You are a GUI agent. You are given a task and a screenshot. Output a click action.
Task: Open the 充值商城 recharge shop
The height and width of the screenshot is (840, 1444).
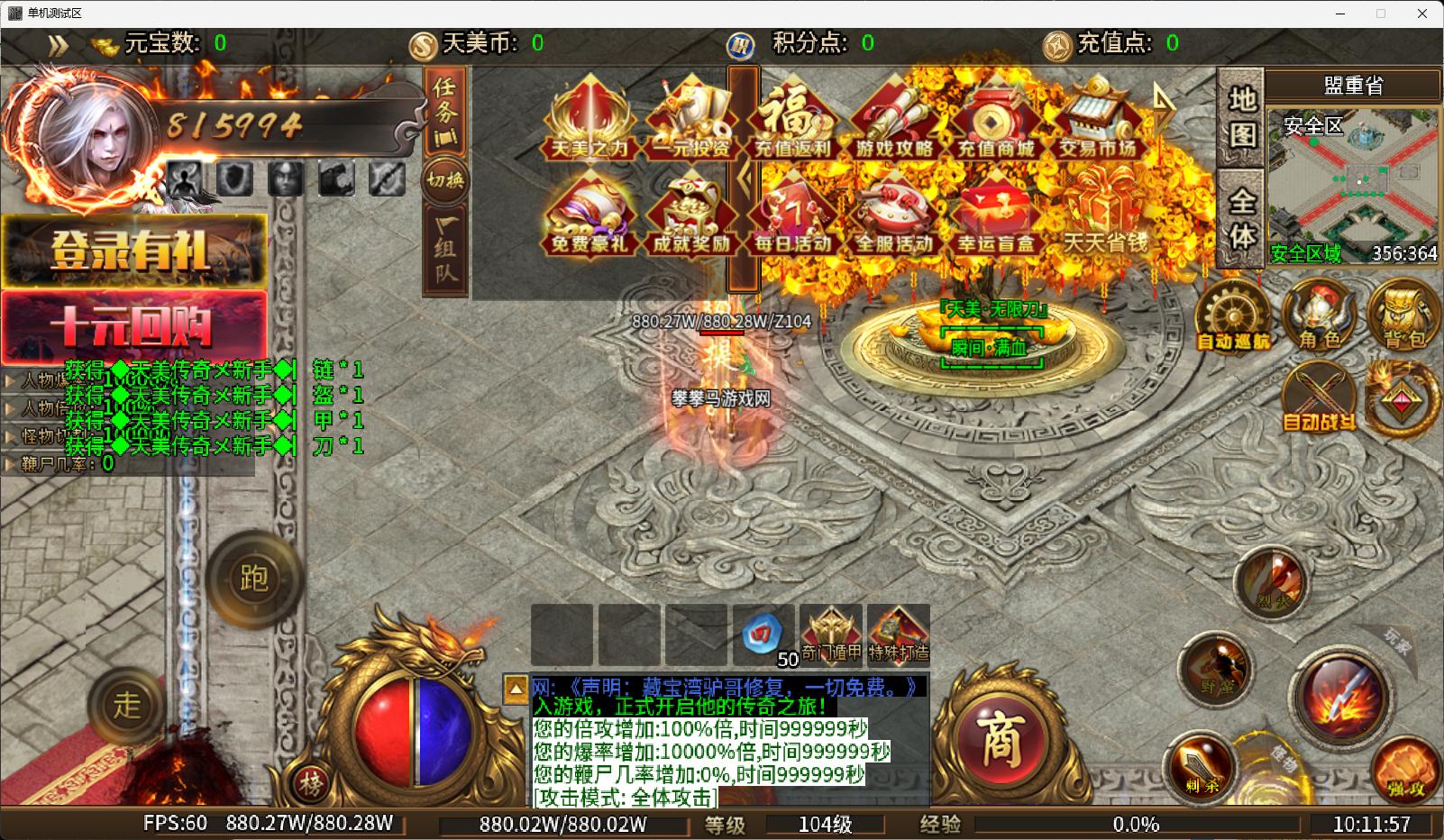(995, 123)
